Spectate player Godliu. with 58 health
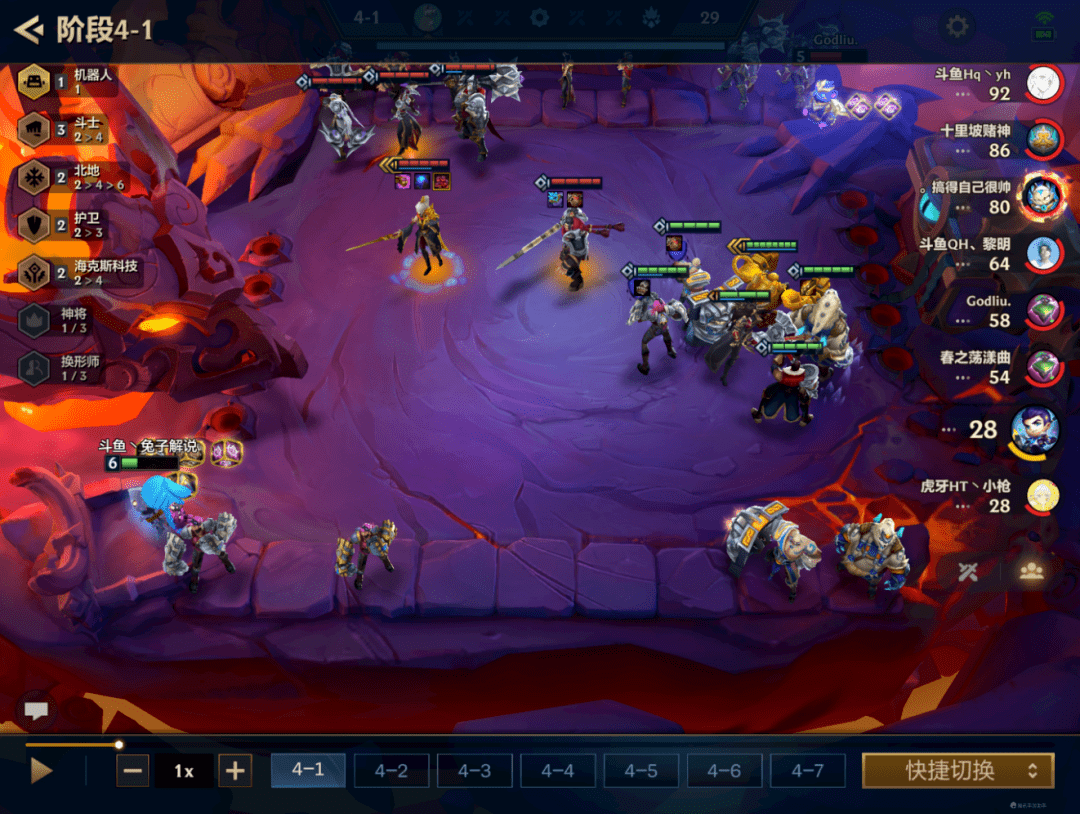 pos(1043,310)
